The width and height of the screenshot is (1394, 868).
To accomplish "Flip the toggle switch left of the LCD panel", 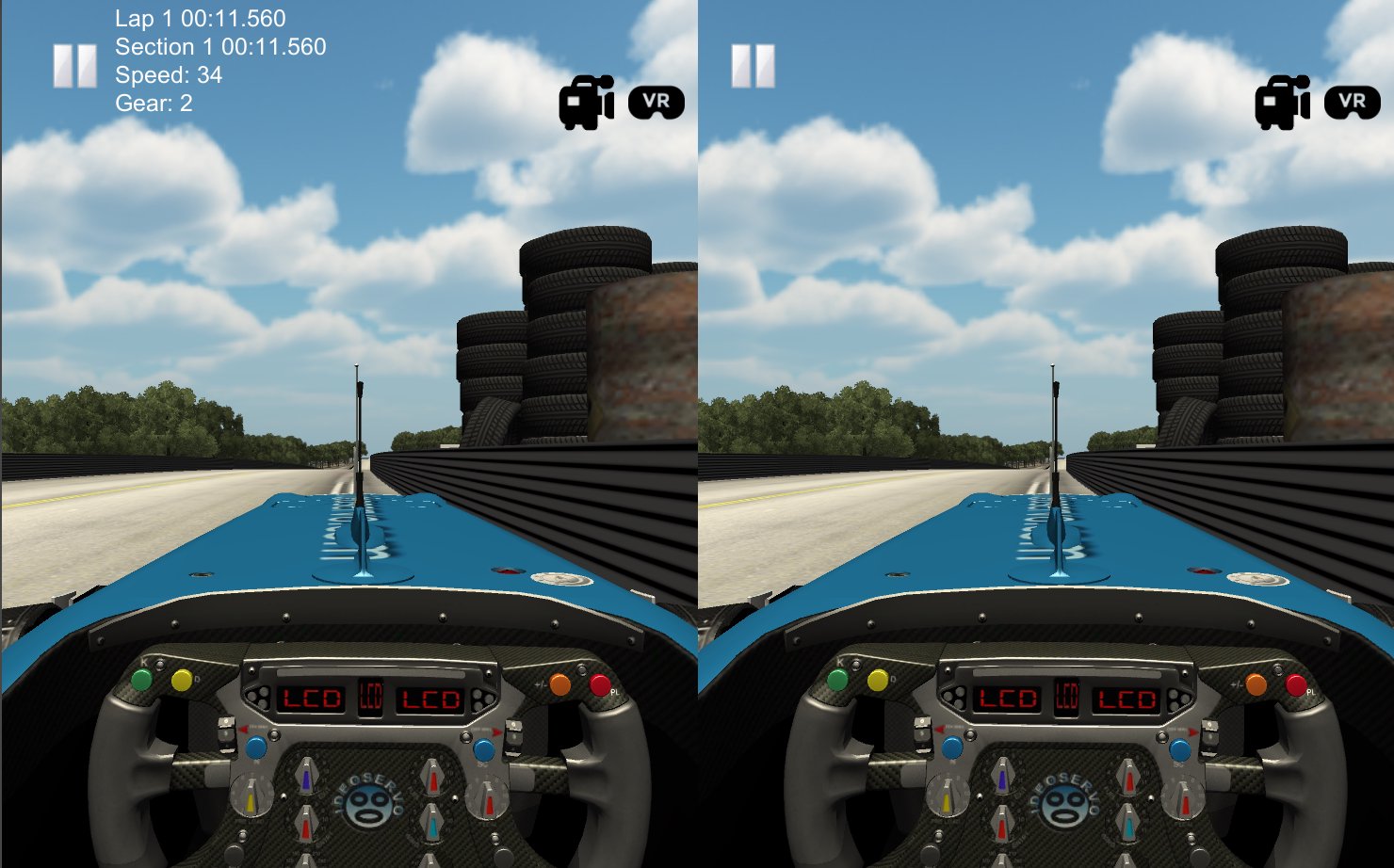I will tap(226, 732).
